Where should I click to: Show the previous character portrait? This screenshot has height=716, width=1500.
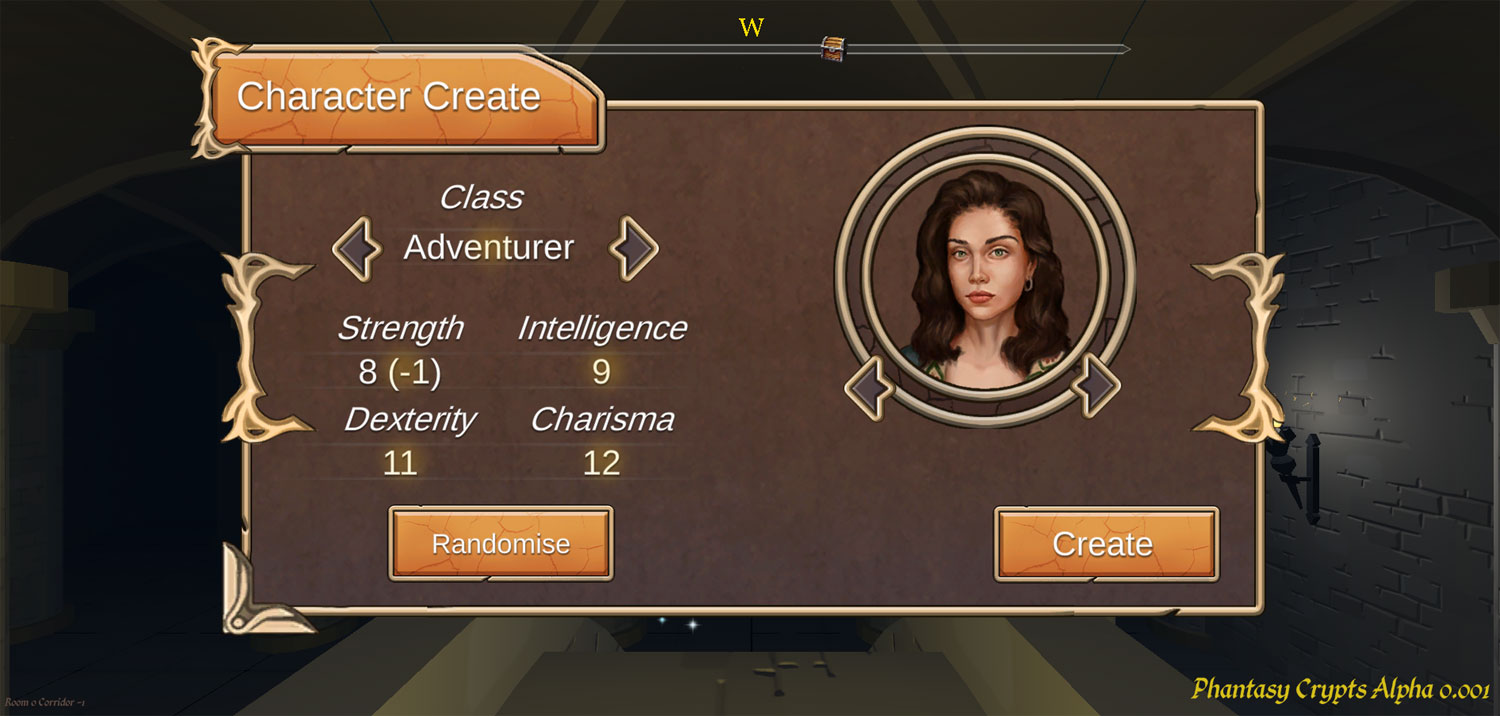pos(870,387)
